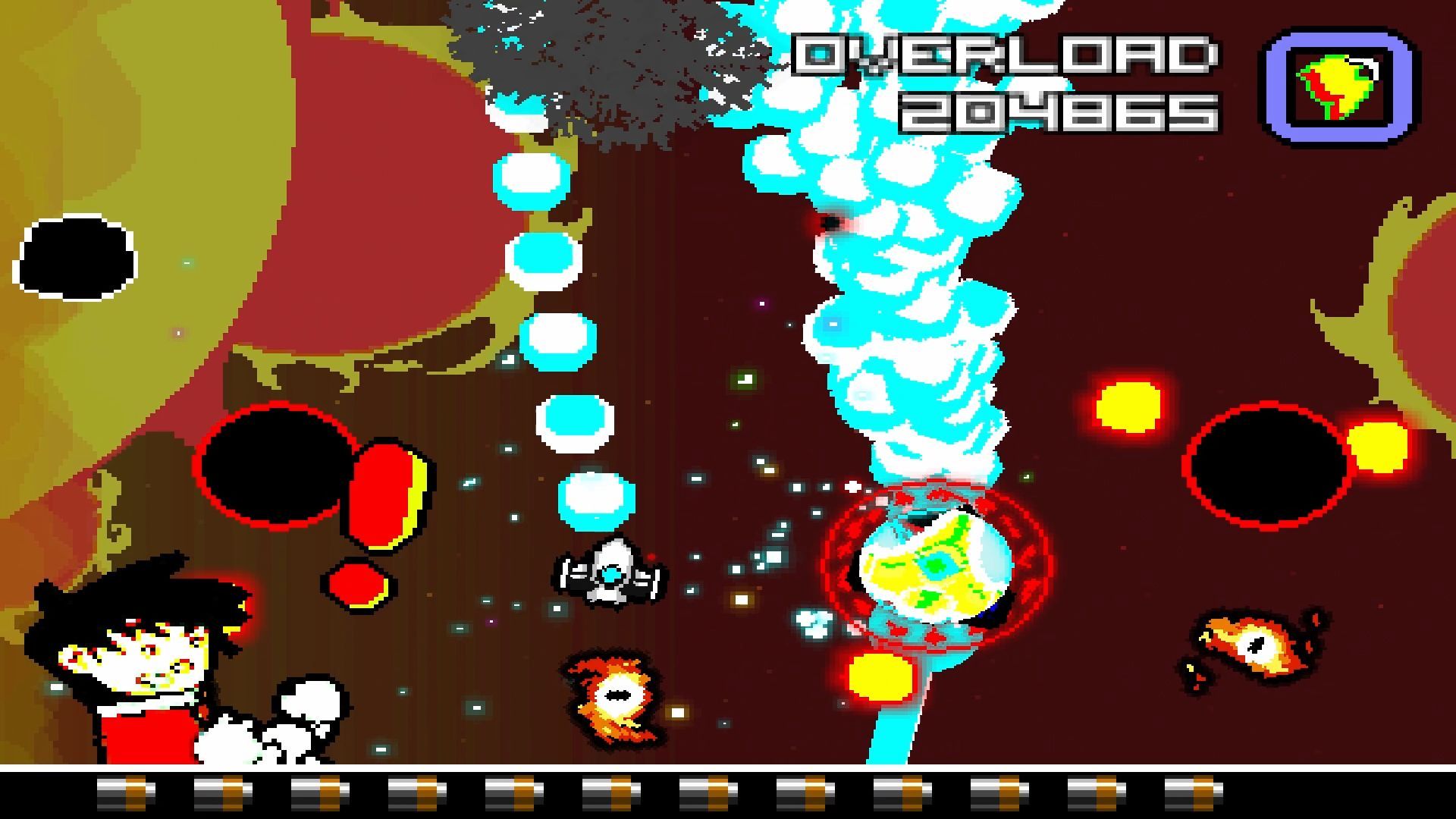
Task: Click the planet icon in the top-right frame
Action: [1338, 85]
